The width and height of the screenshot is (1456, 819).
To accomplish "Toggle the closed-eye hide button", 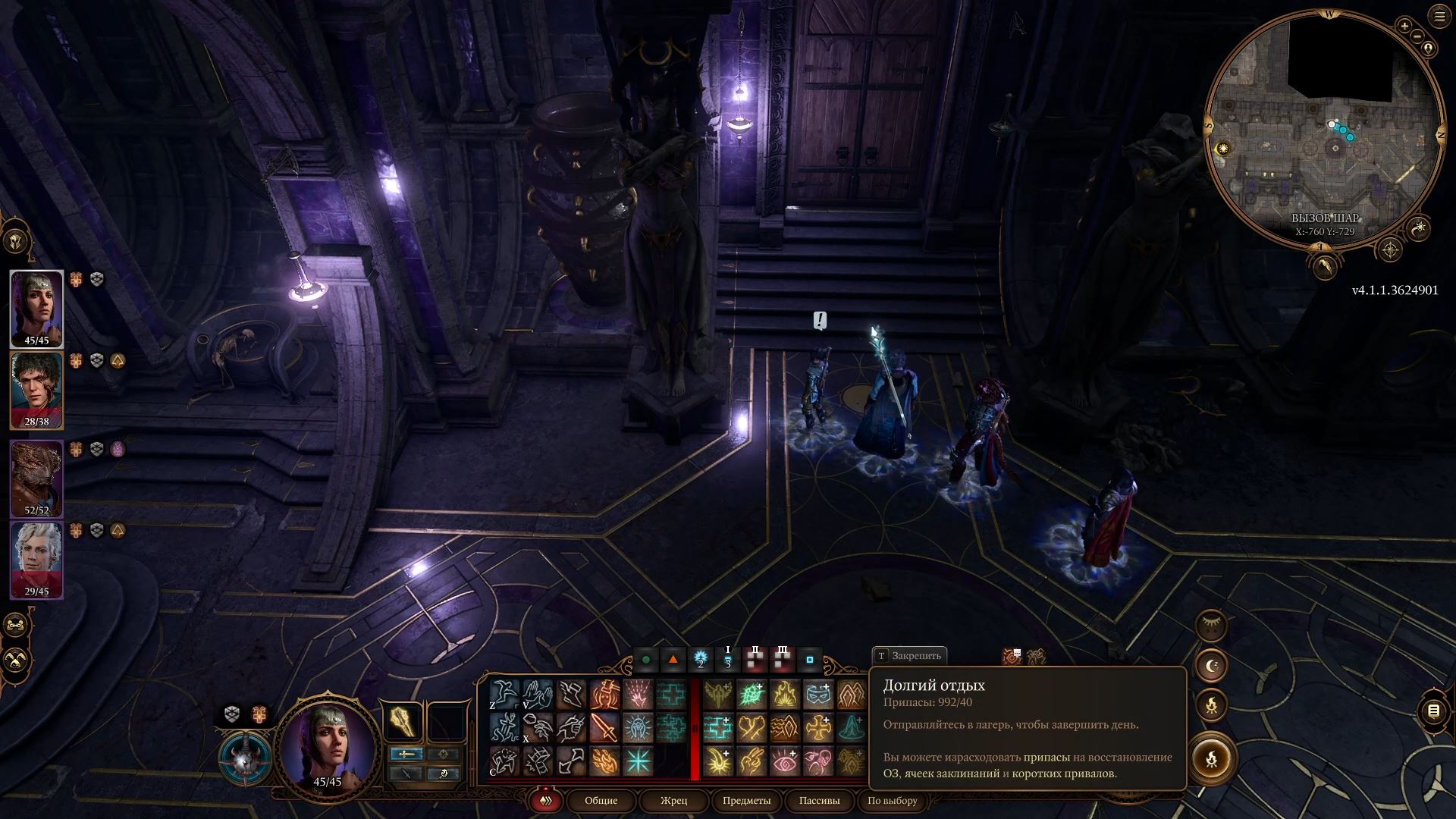I will [1211, 625].
